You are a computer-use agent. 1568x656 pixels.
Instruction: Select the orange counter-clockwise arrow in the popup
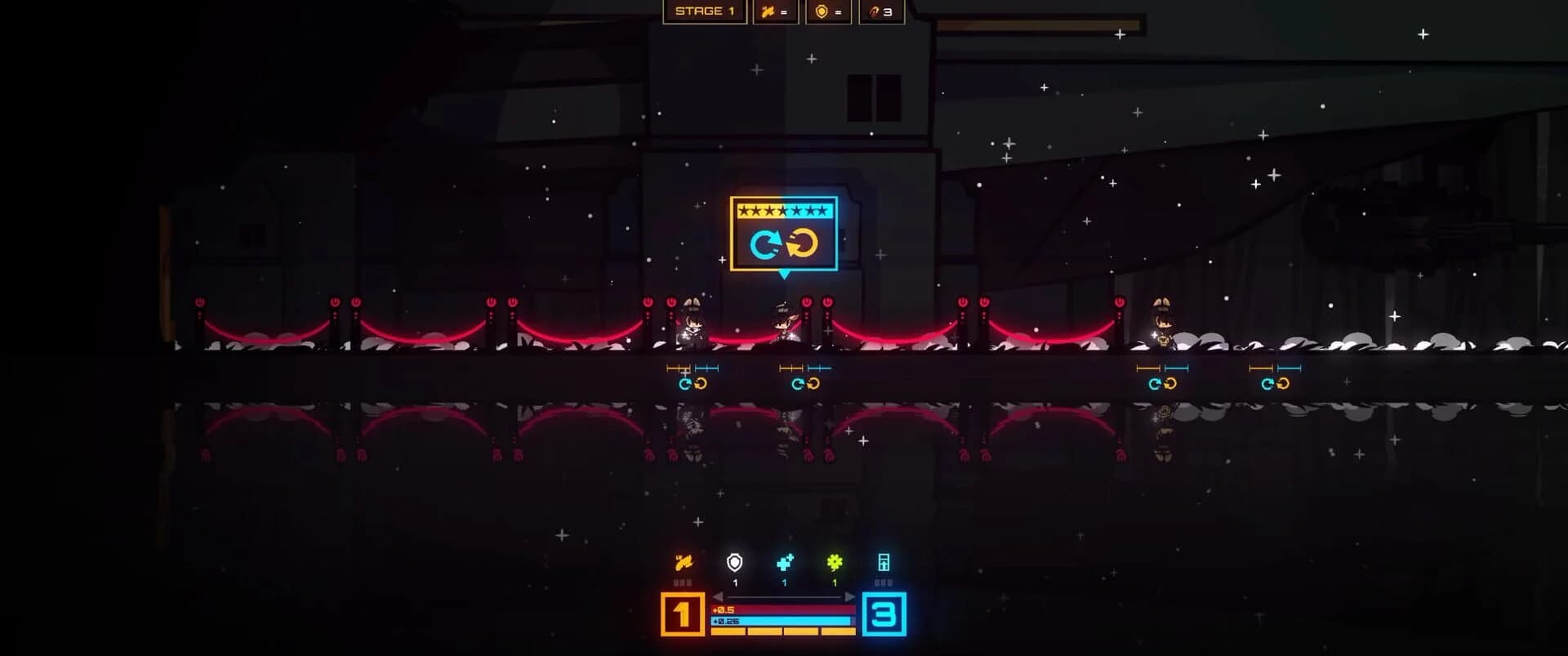coord(804,243)
